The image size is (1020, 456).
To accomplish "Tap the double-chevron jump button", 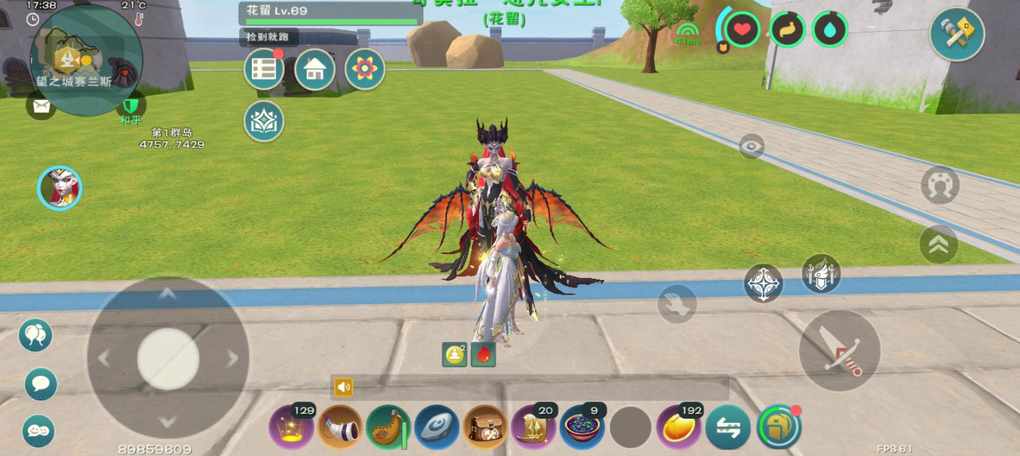I will (x=938, y=243).
